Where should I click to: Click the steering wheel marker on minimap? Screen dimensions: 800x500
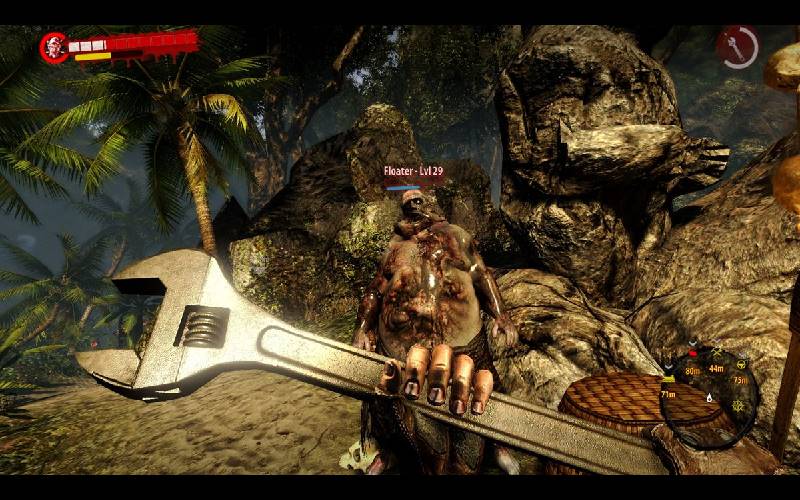[741, 364]
